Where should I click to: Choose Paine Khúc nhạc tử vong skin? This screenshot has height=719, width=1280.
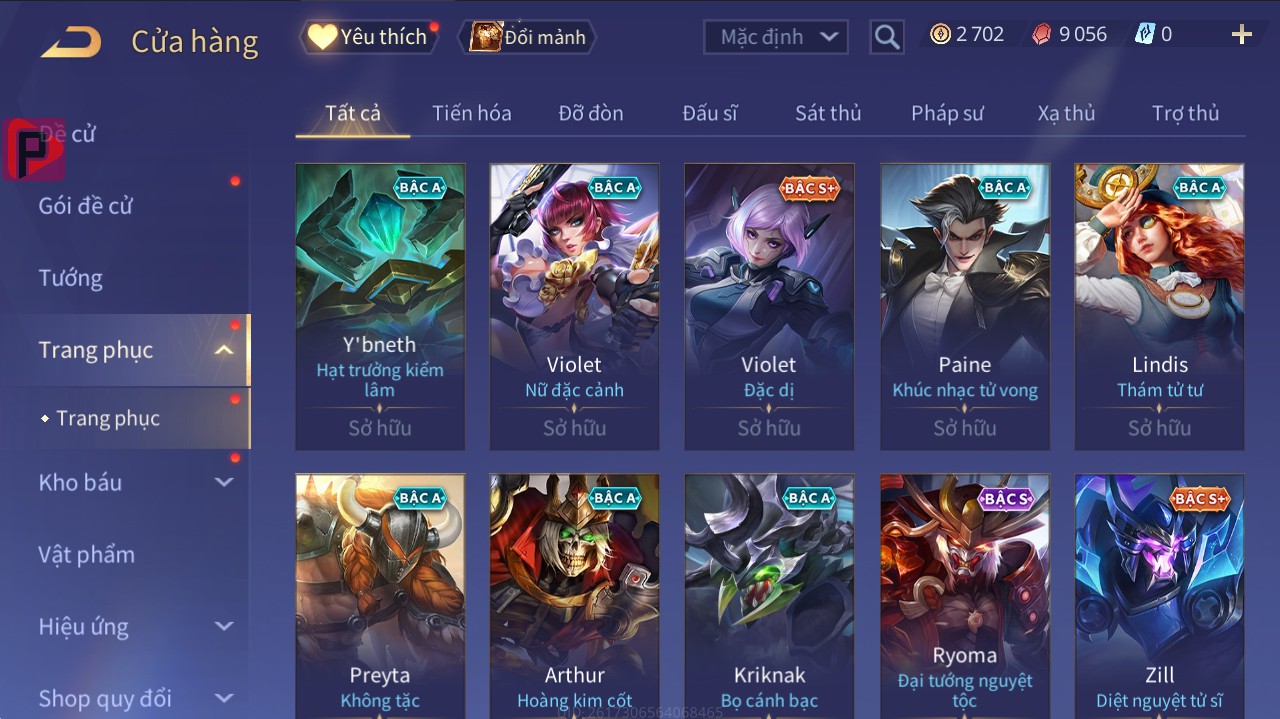click(x=964, y=306)
